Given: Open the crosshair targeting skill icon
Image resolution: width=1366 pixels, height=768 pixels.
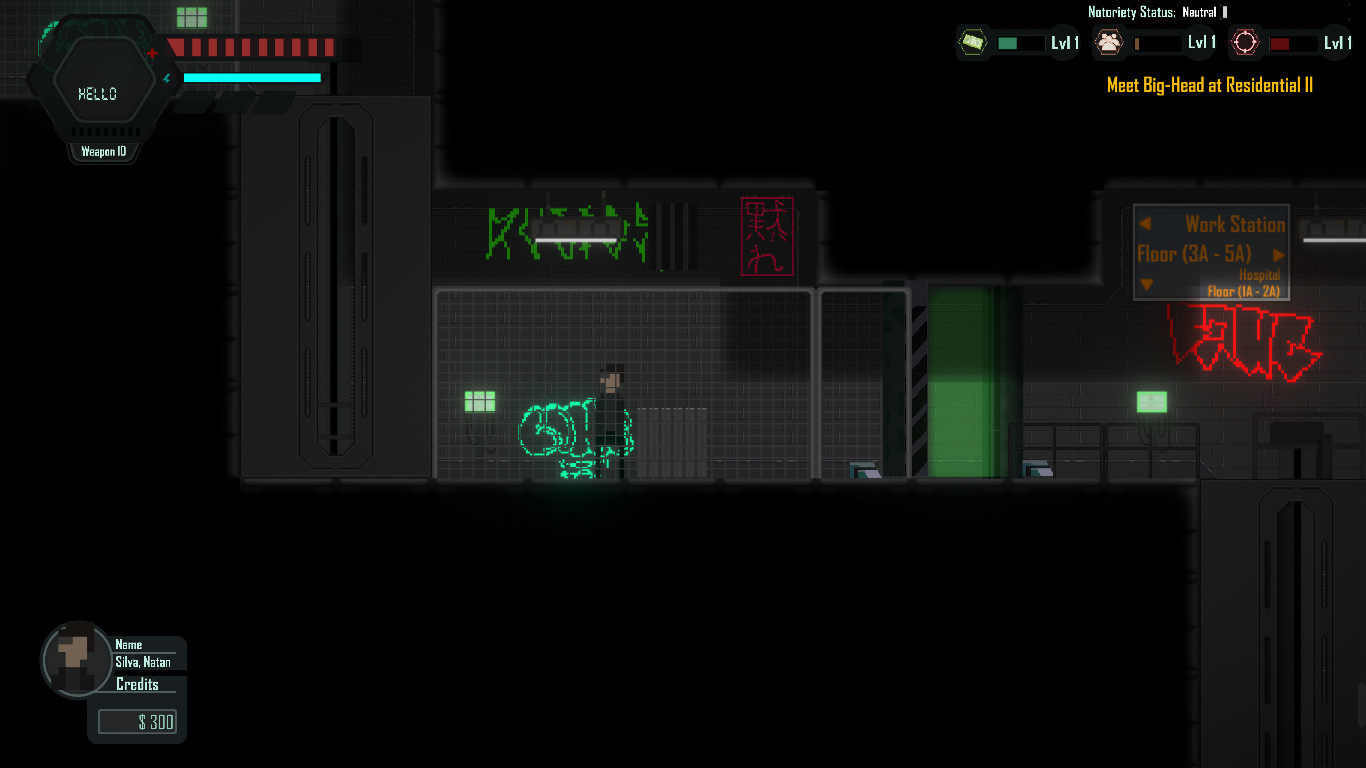Looking at the screenshot, I should (x=1245, y=42).
